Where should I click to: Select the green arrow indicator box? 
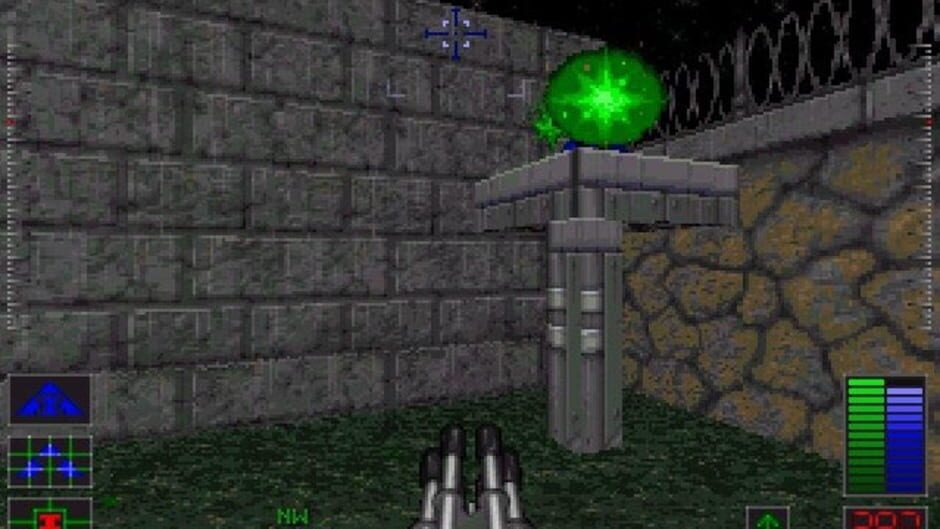767,519
